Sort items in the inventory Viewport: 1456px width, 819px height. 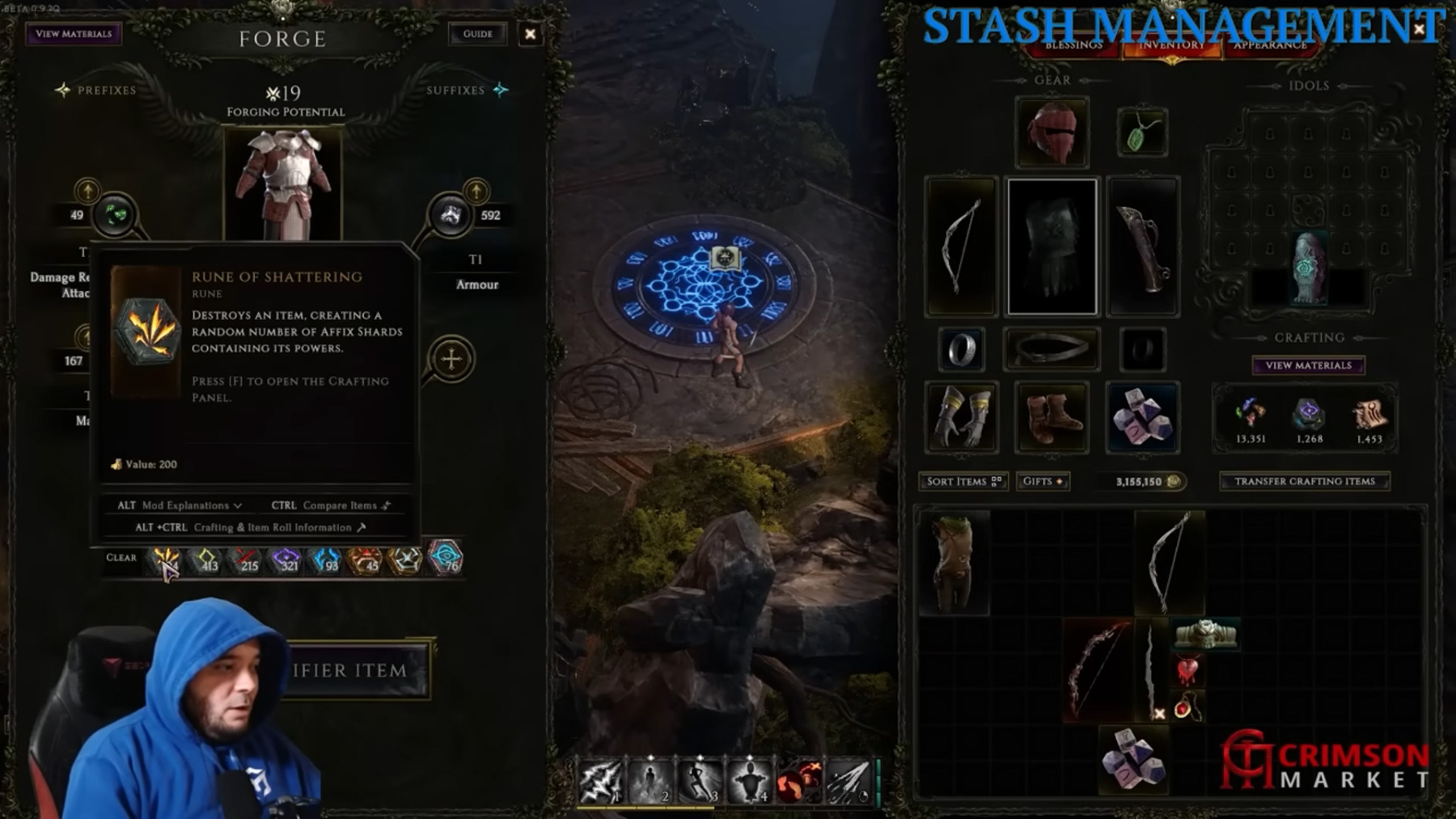point(963,482)
